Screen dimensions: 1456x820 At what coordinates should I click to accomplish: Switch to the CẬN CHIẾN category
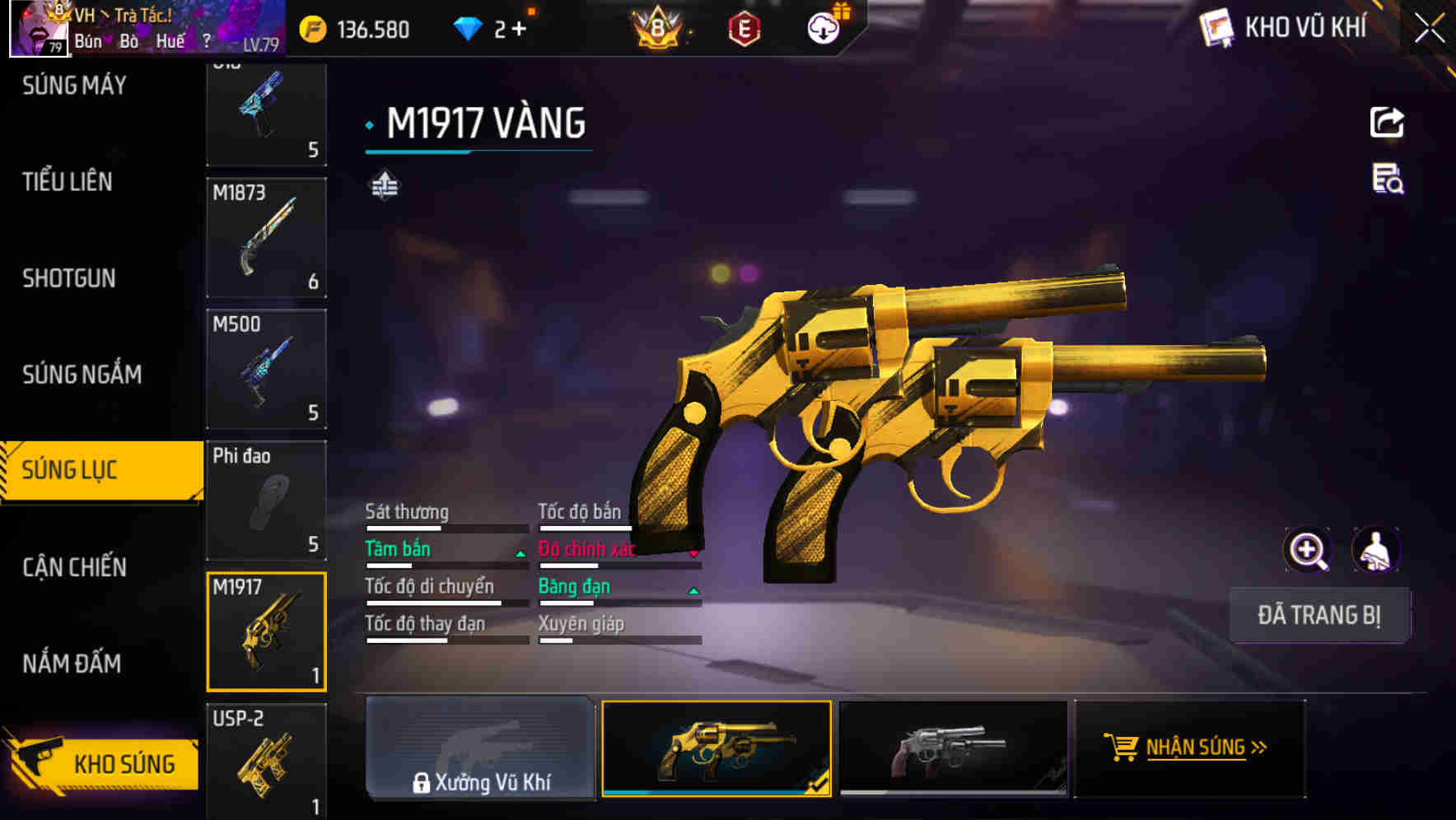click(72, 567)
